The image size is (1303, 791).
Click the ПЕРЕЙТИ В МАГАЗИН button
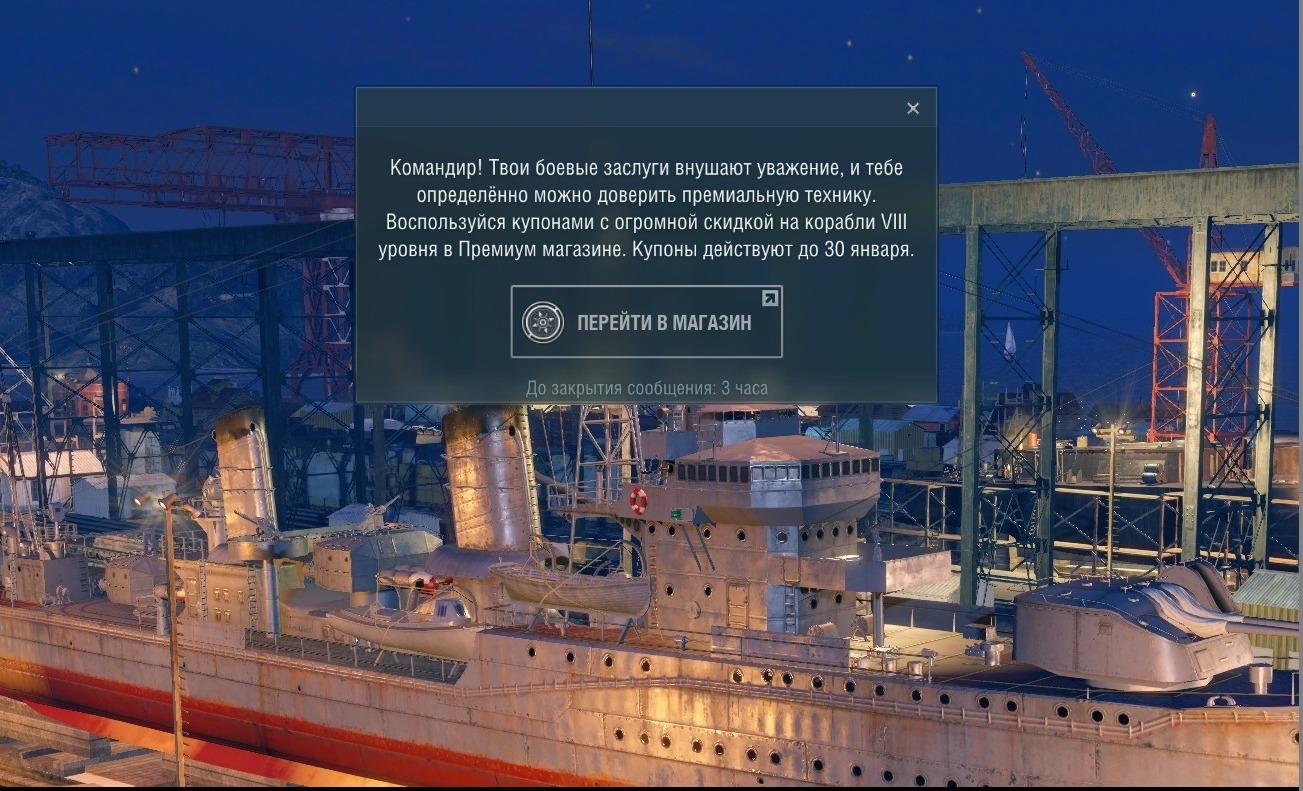point(646,322)
